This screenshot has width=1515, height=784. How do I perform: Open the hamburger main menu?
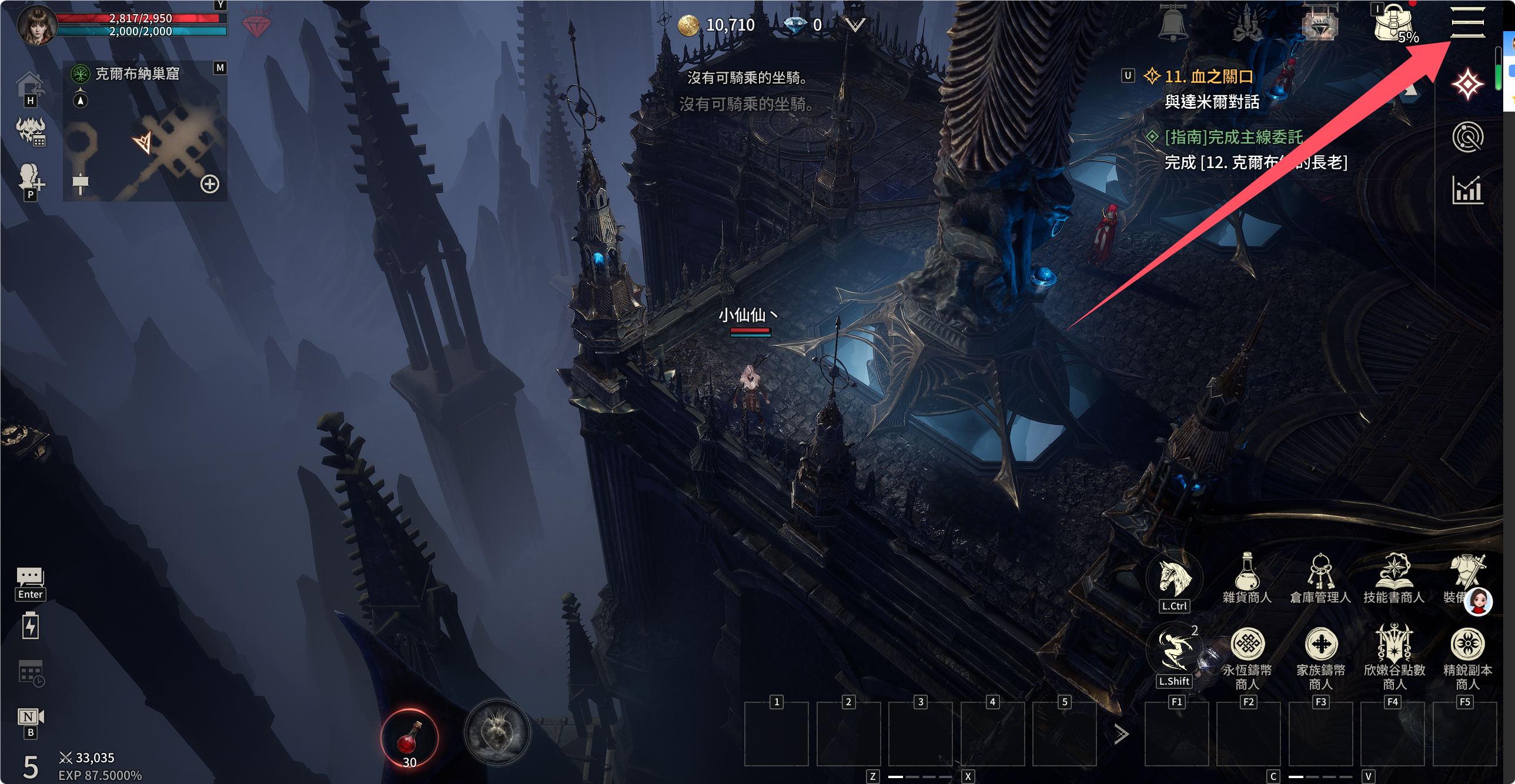tap(1467, 22)
